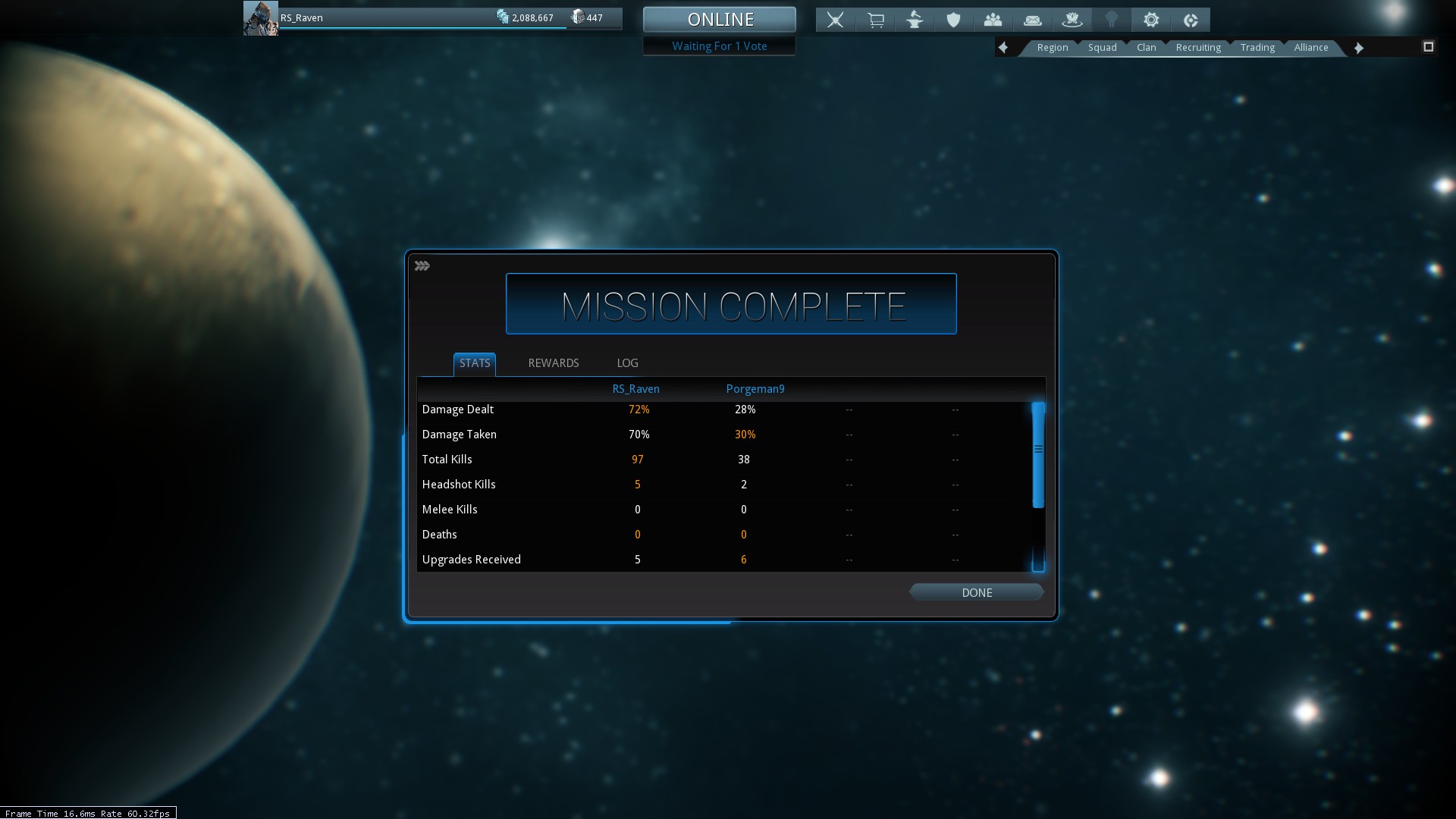Screen dimensions: 1456x819
Task: Open the Market shopping cart icon
Action: click(875, 20)
